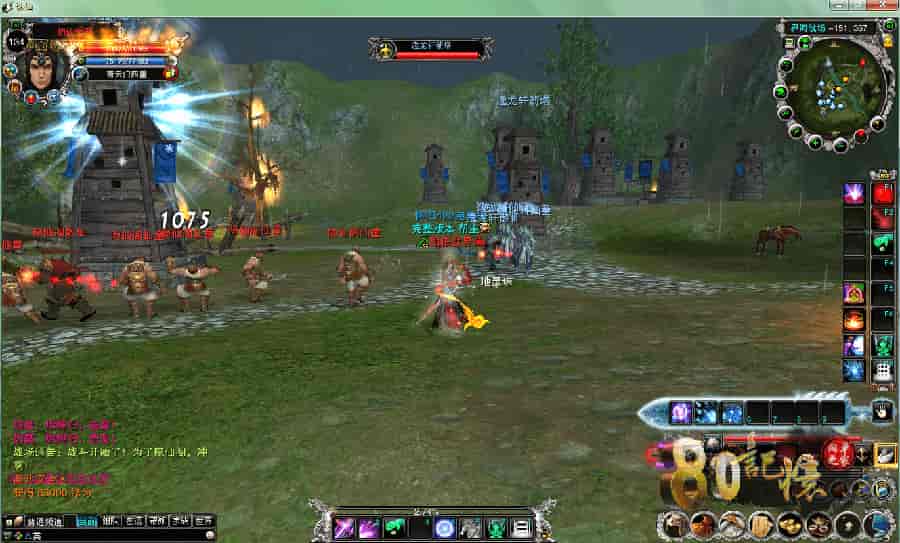The image size is (900, 543).
Task: Open the gold ingots menu icon
Action: click(x=789, y=523)
